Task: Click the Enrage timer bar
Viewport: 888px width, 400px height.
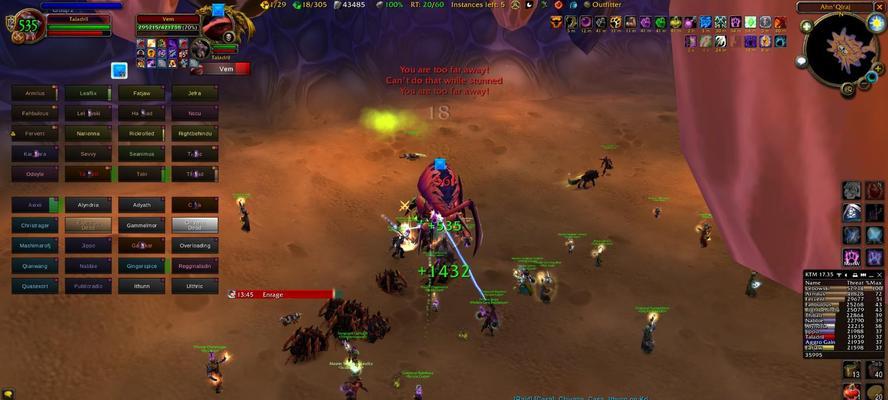Action: [280, 294]
